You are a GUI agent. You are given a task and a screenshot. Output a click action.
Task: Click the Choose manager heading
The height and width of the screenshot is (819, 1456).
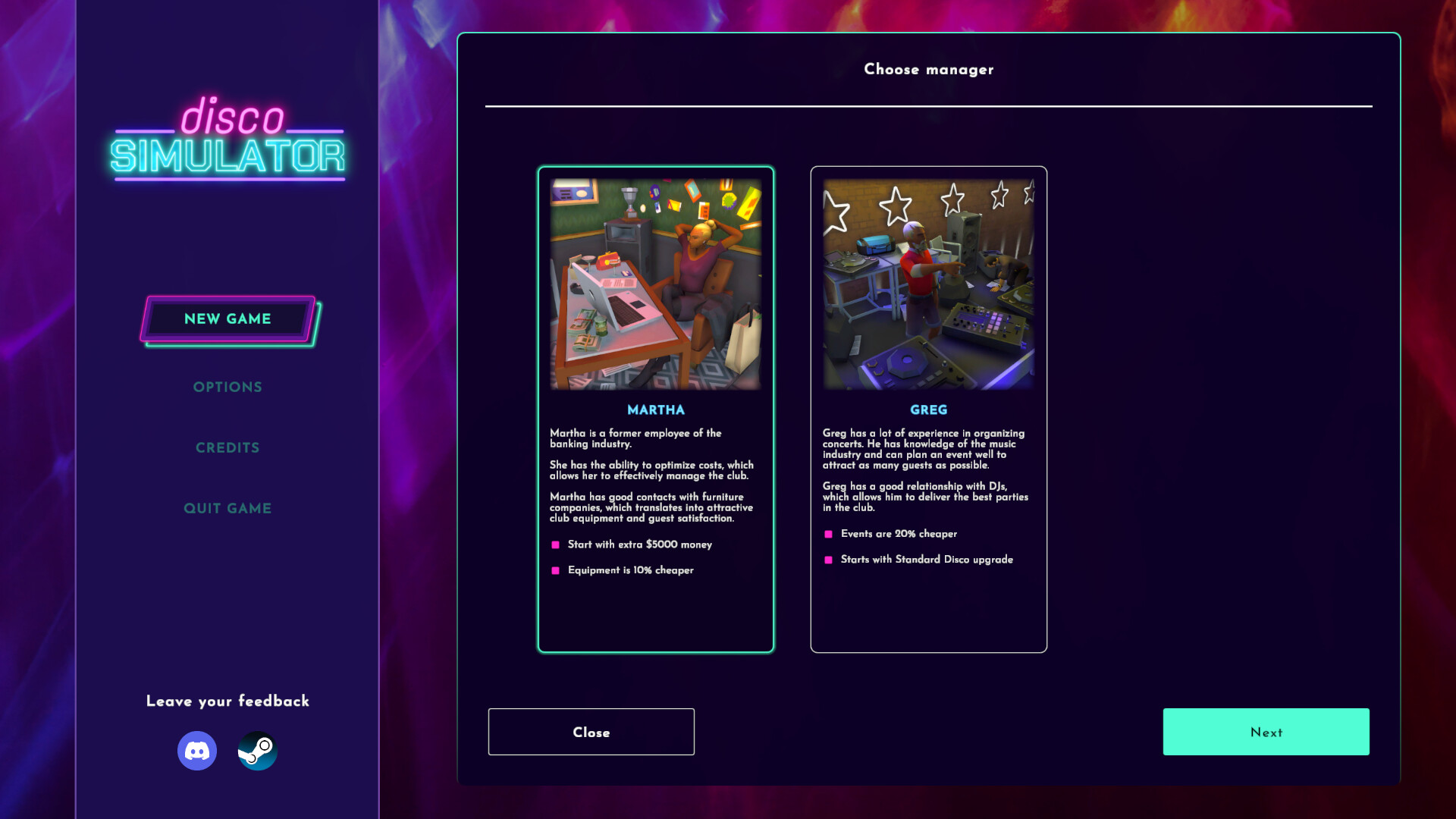(x=927, y=69)
